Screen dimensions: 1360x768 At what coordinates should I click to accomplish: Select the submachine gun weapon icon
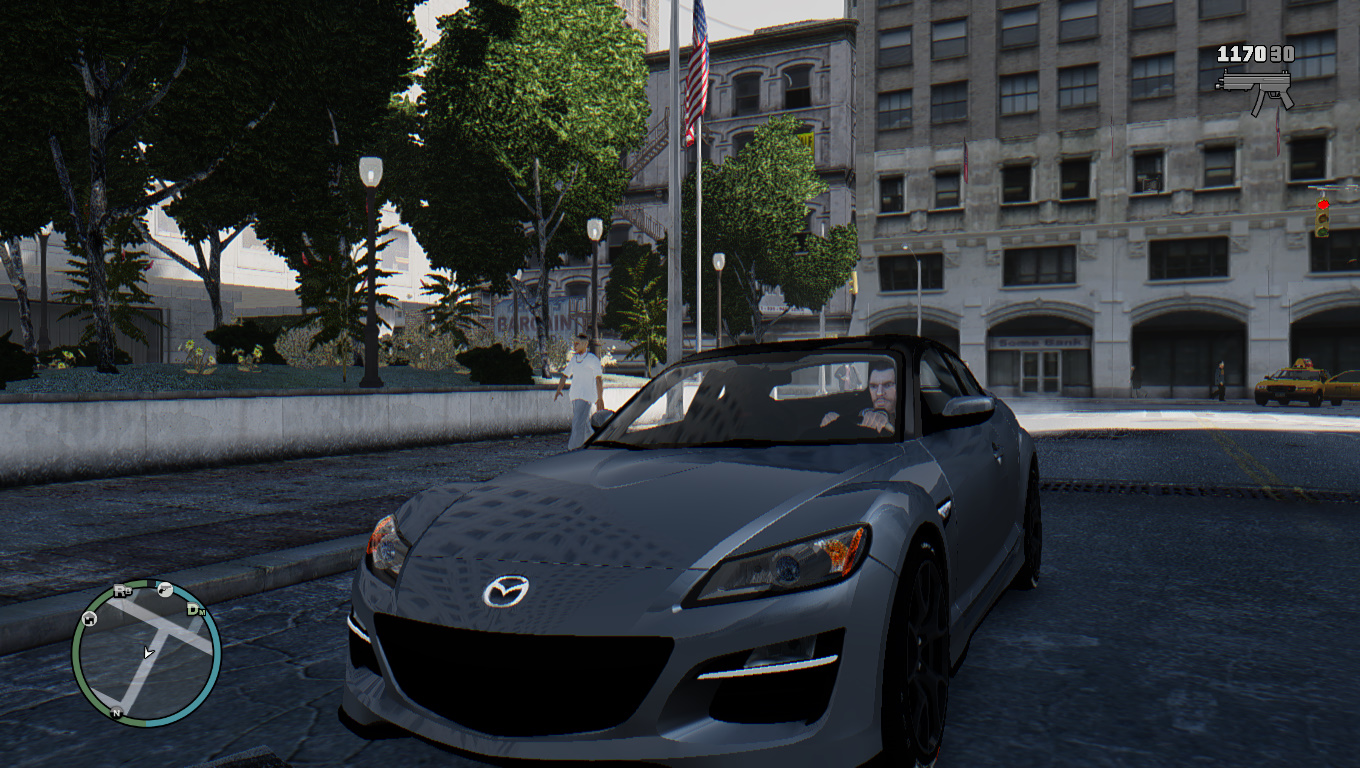coord(1255,85)
